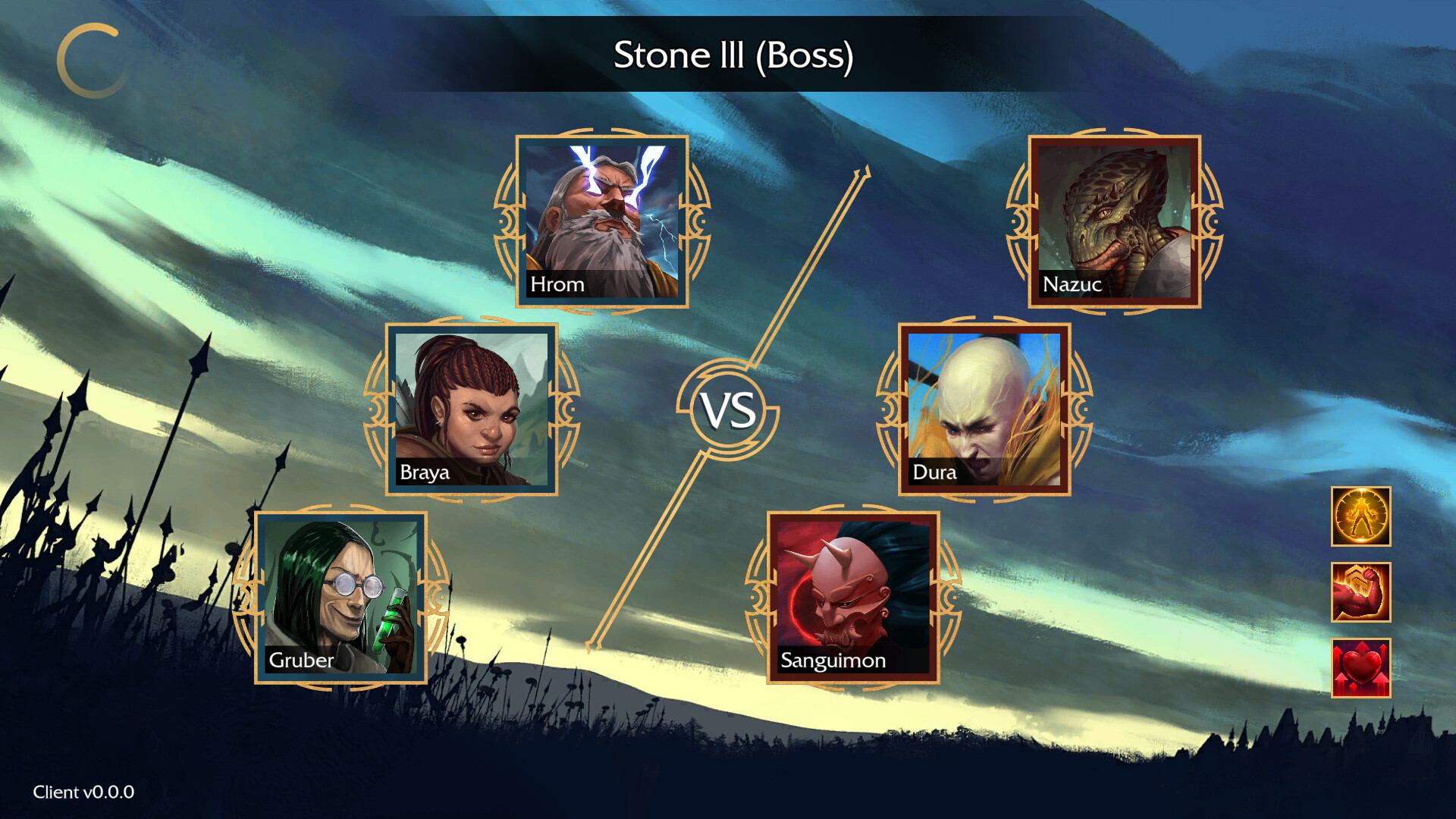This screenshot has width=1456, height=819.
Task: Click the Client v0.0.0 version label
Action: [x=86, y=792]
